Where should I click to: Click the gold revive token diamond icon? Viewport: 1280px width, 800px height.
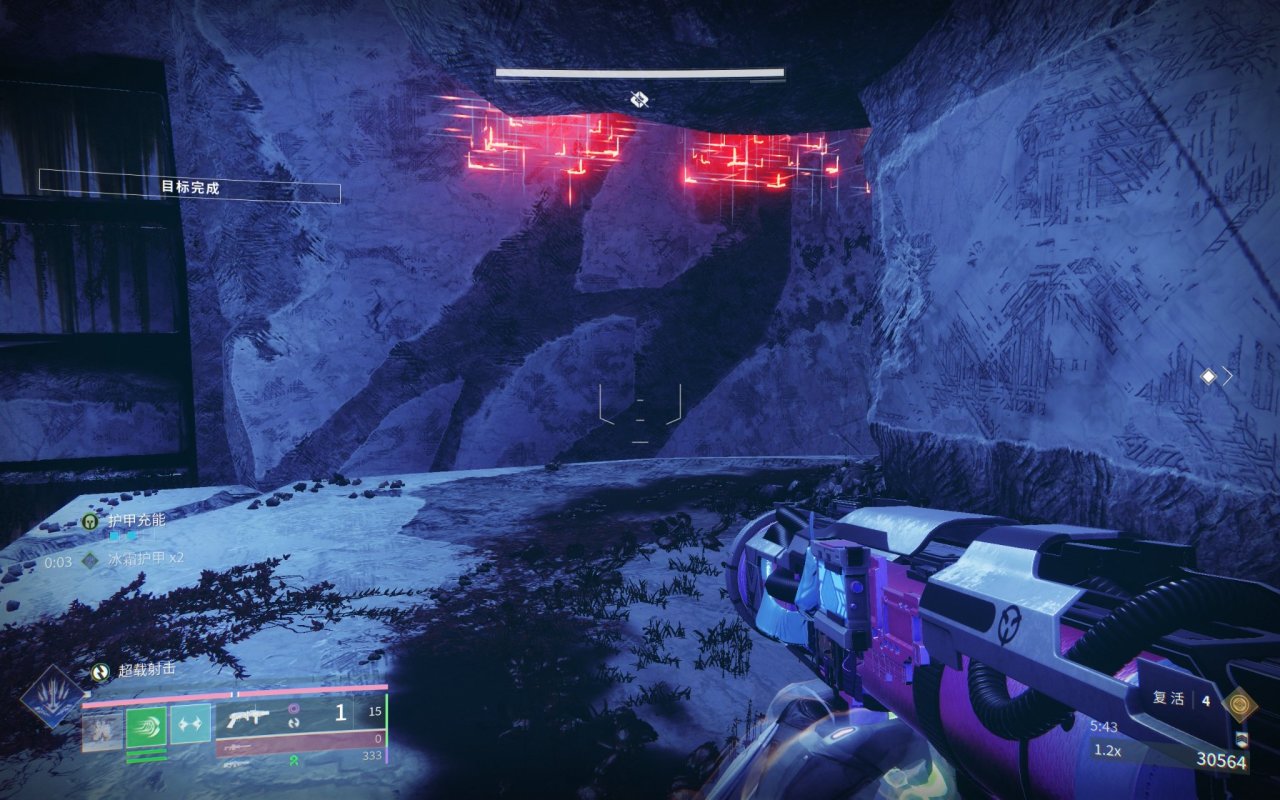[x=1241, y=702]
